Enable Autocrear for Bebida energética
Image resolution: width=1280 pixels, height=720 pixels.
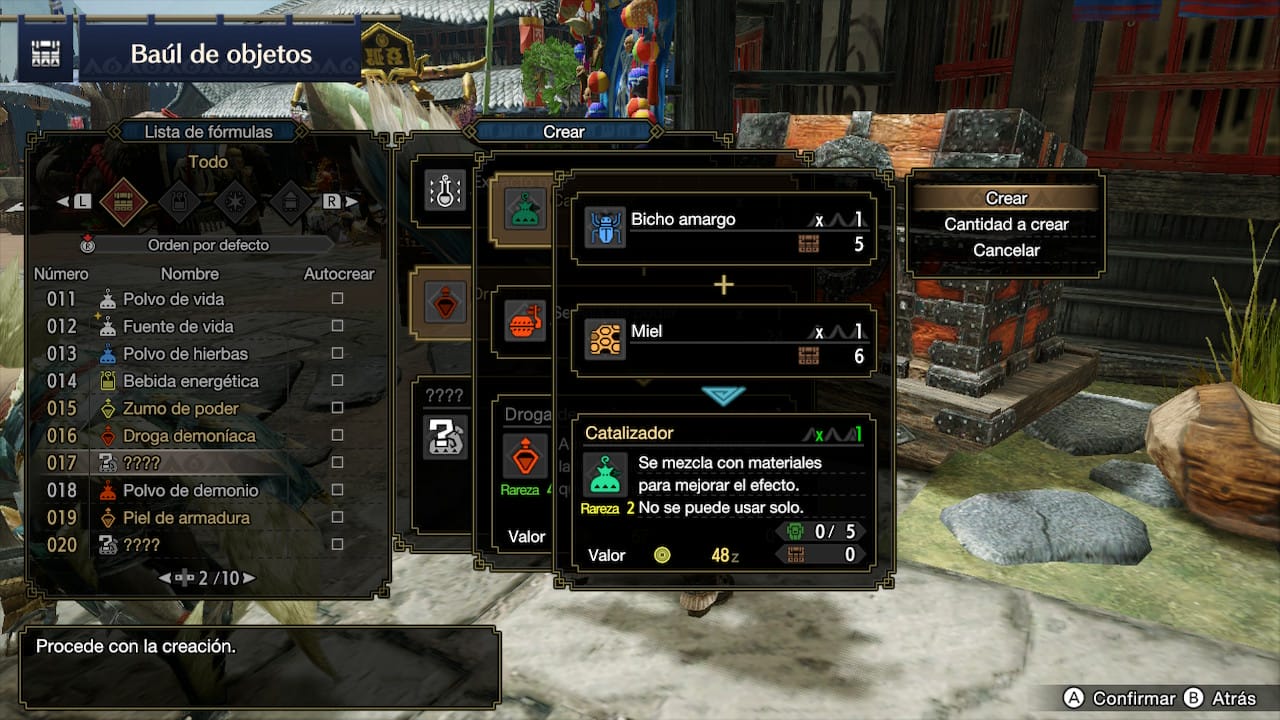pos(338,381)
